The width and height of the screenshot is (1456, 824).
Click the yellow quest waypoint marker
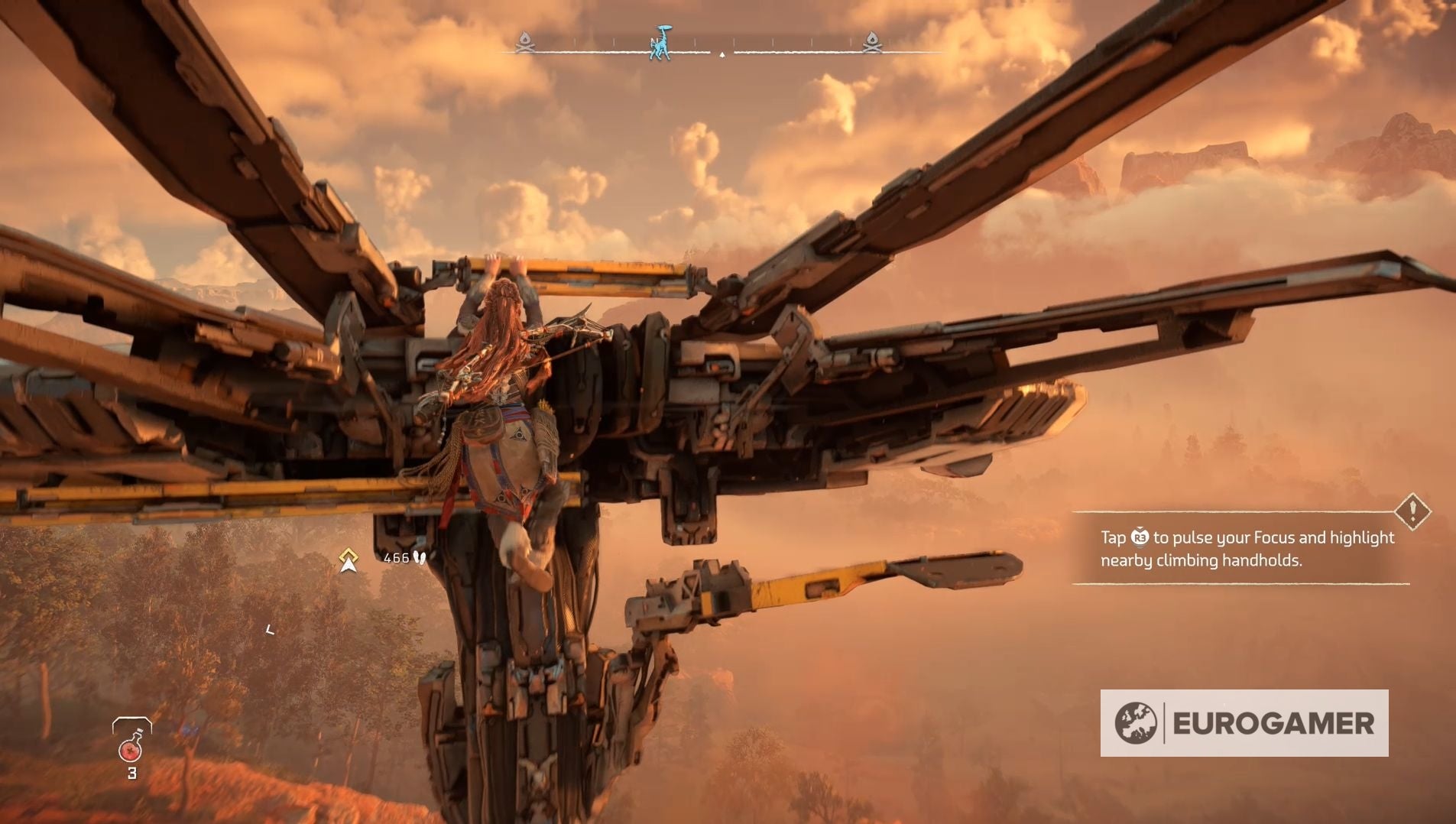[x=349, y=560]
